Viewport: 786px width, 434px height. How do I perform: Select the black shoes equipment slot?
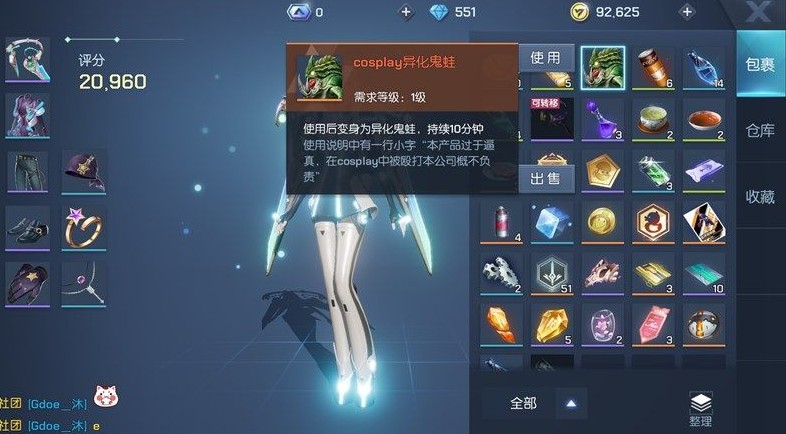pos(28,227)
